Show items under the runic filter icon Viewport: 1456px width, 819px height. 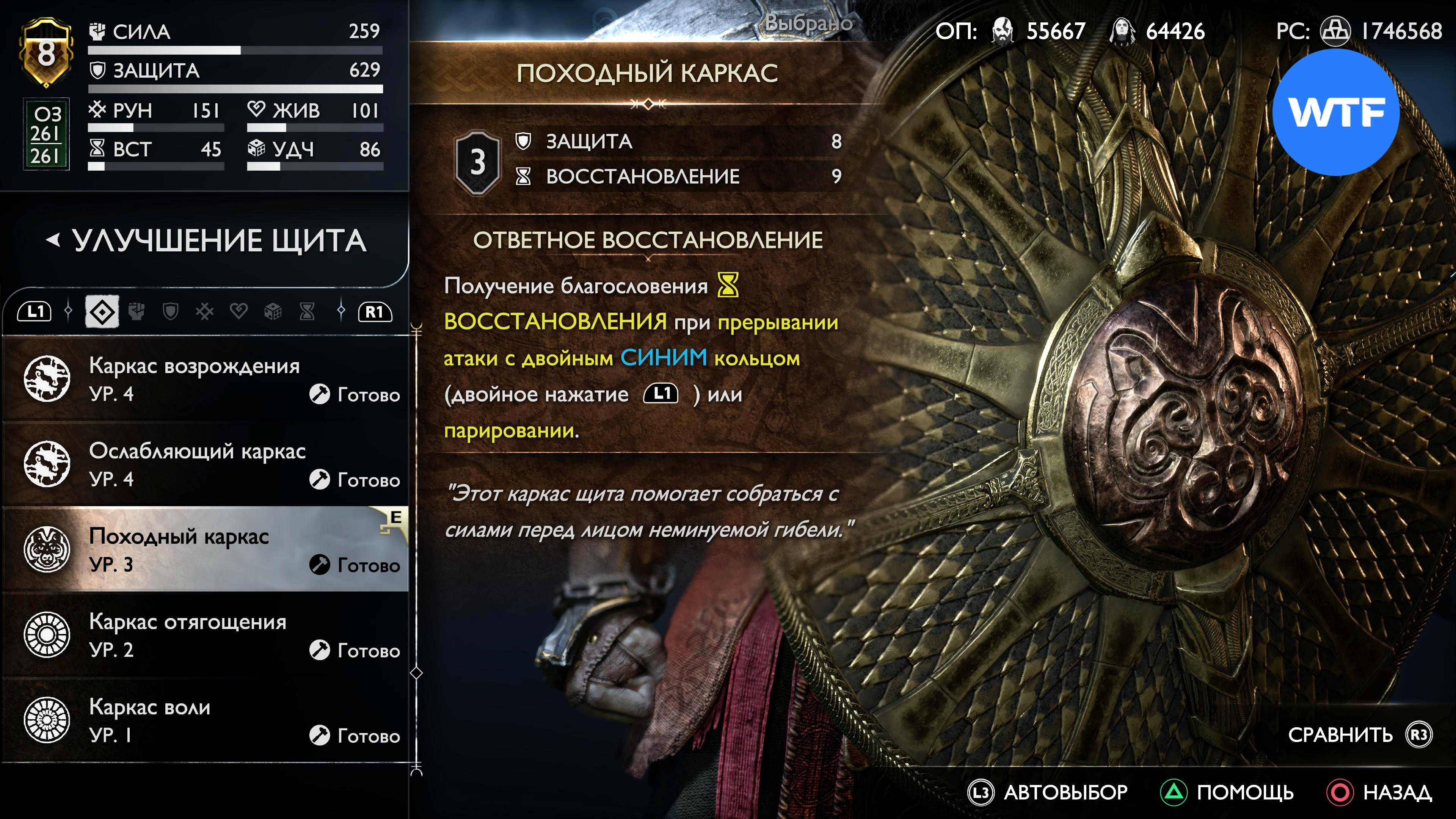[x=205, y=311]
